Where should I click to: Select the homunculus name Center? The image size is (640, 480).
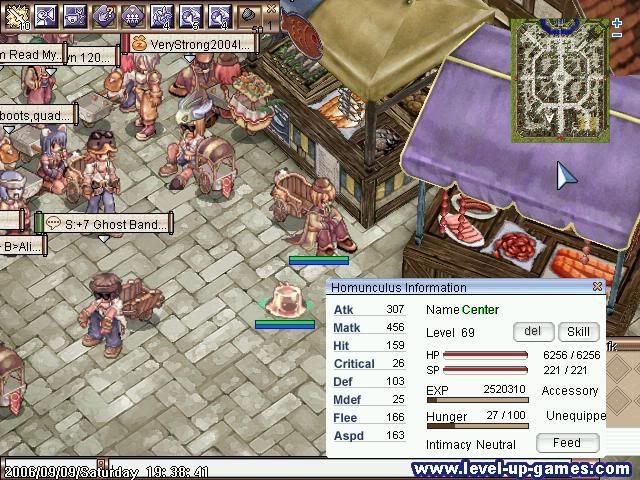480,310
